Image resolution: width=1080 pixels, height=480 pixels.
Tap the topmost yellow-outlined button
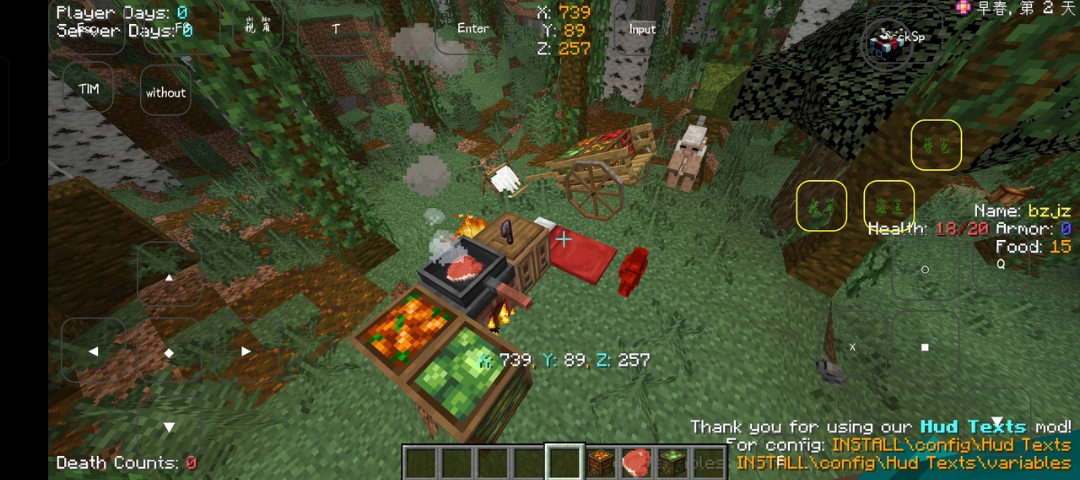[x=936, y=146]
